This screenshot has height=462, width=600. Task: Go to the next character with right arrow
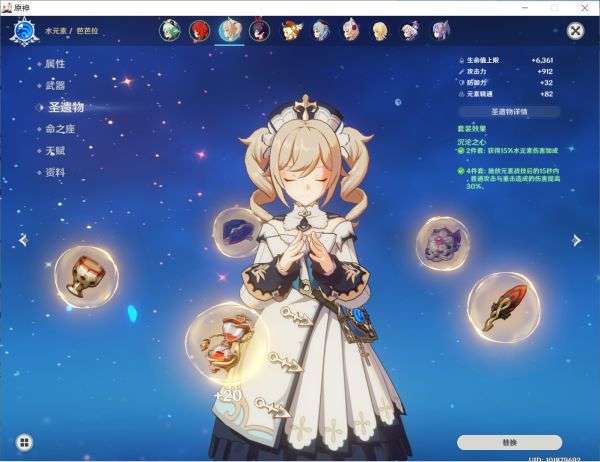click(577, 240)
